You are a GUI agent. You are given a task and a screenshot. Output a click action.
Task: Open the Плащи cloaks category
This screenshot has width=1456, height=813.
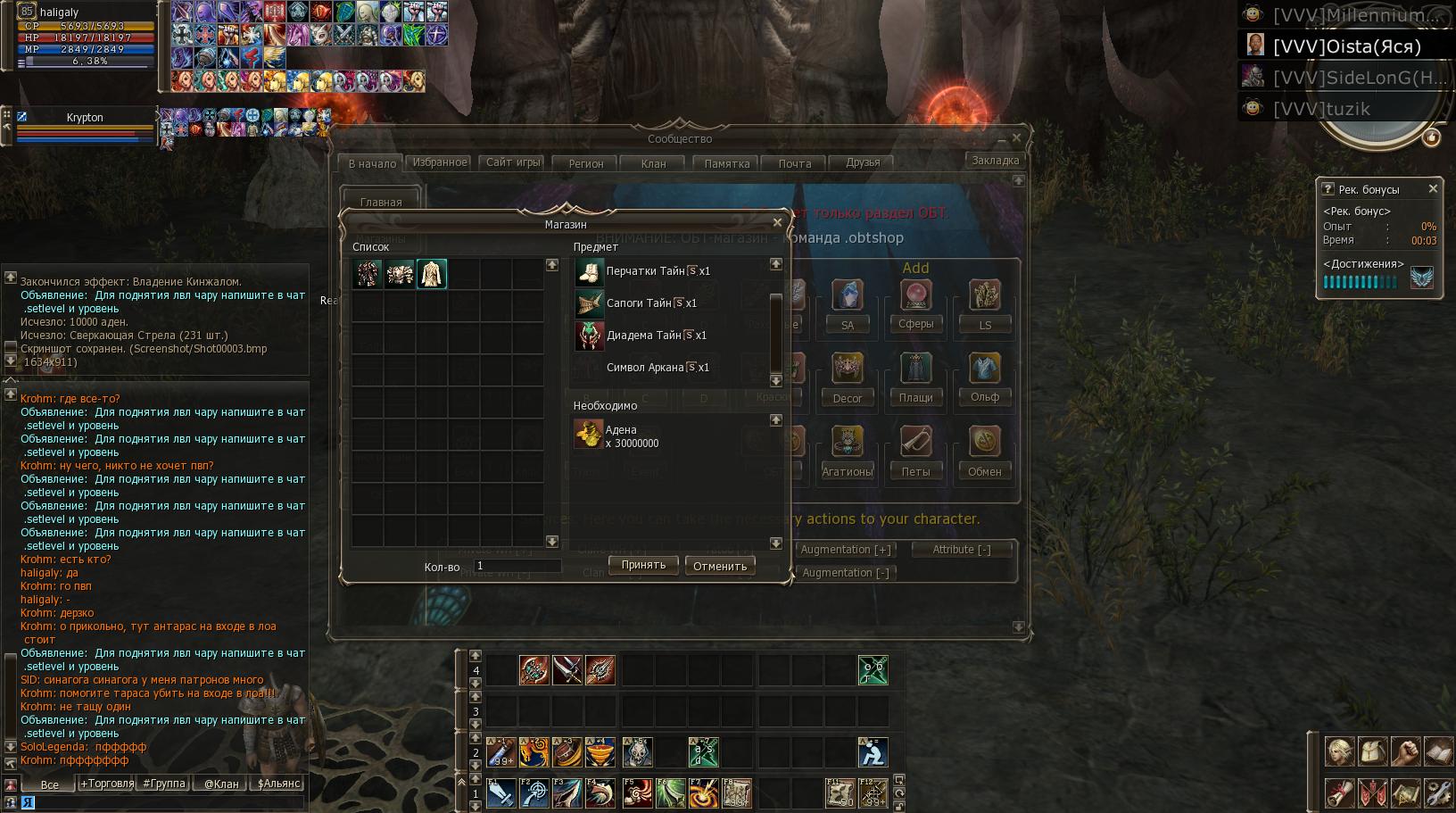click(x=915, y=397)
